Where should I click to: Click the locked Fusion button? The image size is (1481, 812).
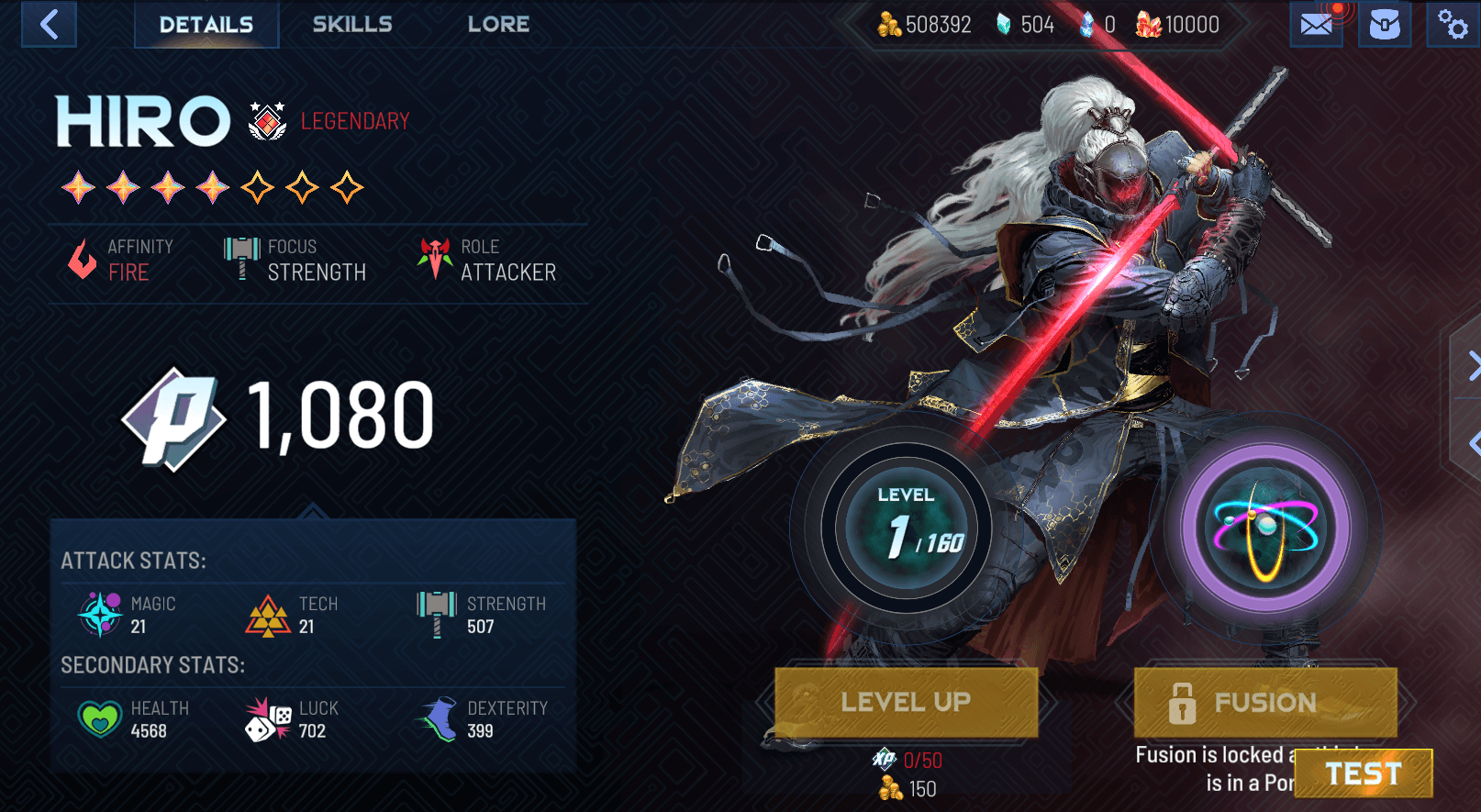click(x=1265, y=702)
